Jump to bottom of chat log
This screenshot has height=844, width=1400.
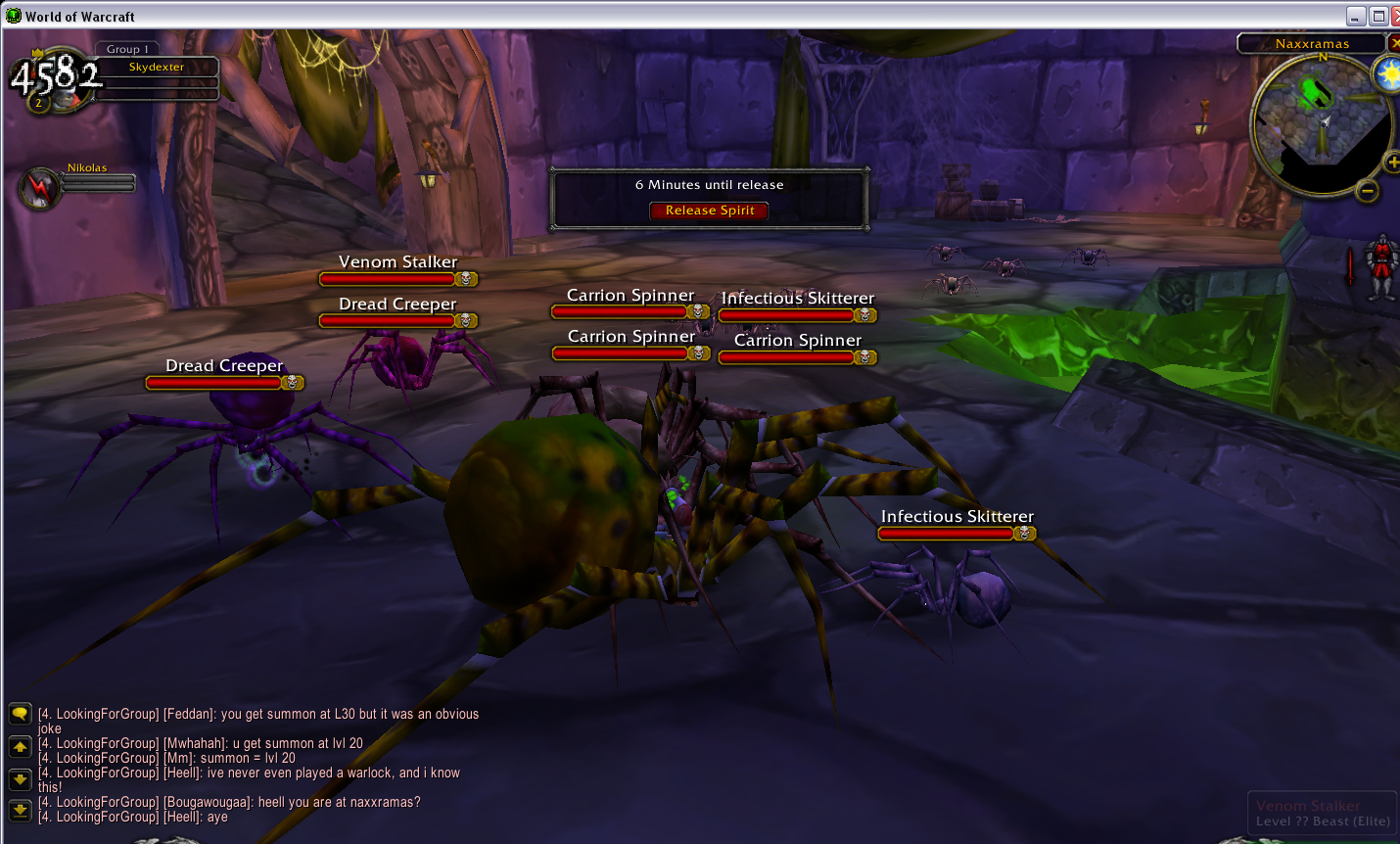tap(20, 811)
